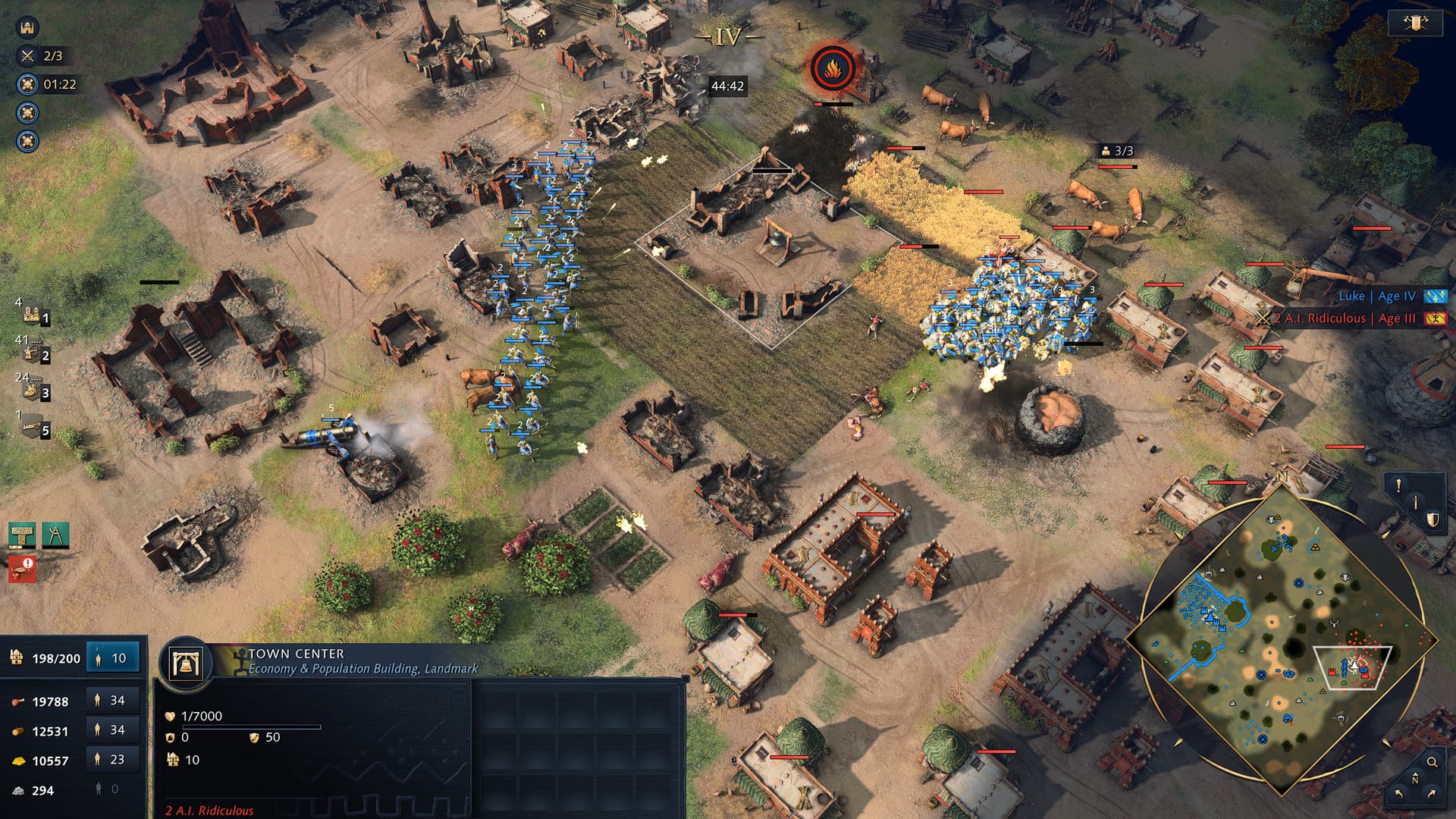The image size is (1456, 819).
Task: Send an exclamation ping from minimap
Action: tap(1398, 485)
